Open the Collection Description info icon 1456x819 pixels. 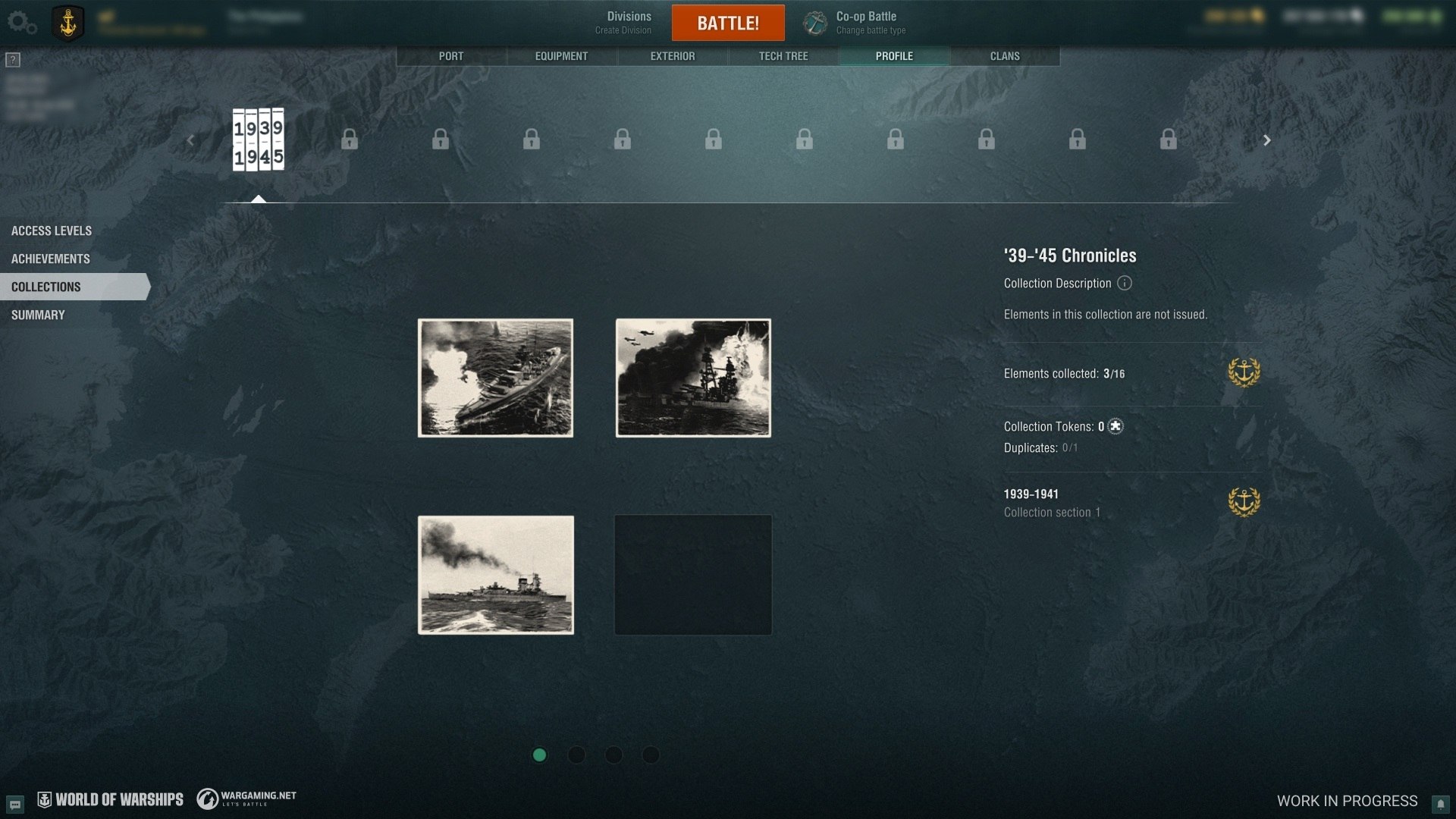[x=1125, y=283]
